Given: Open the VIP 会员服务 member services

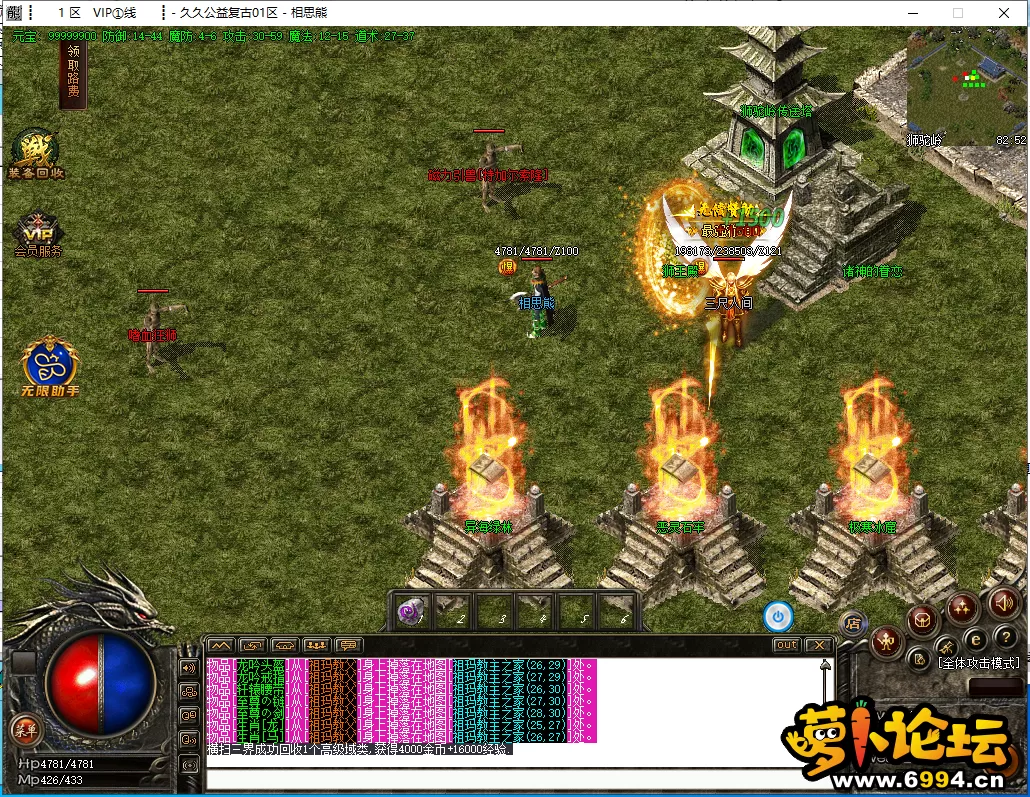Looking at the screenshot, I should pos(37,235).
